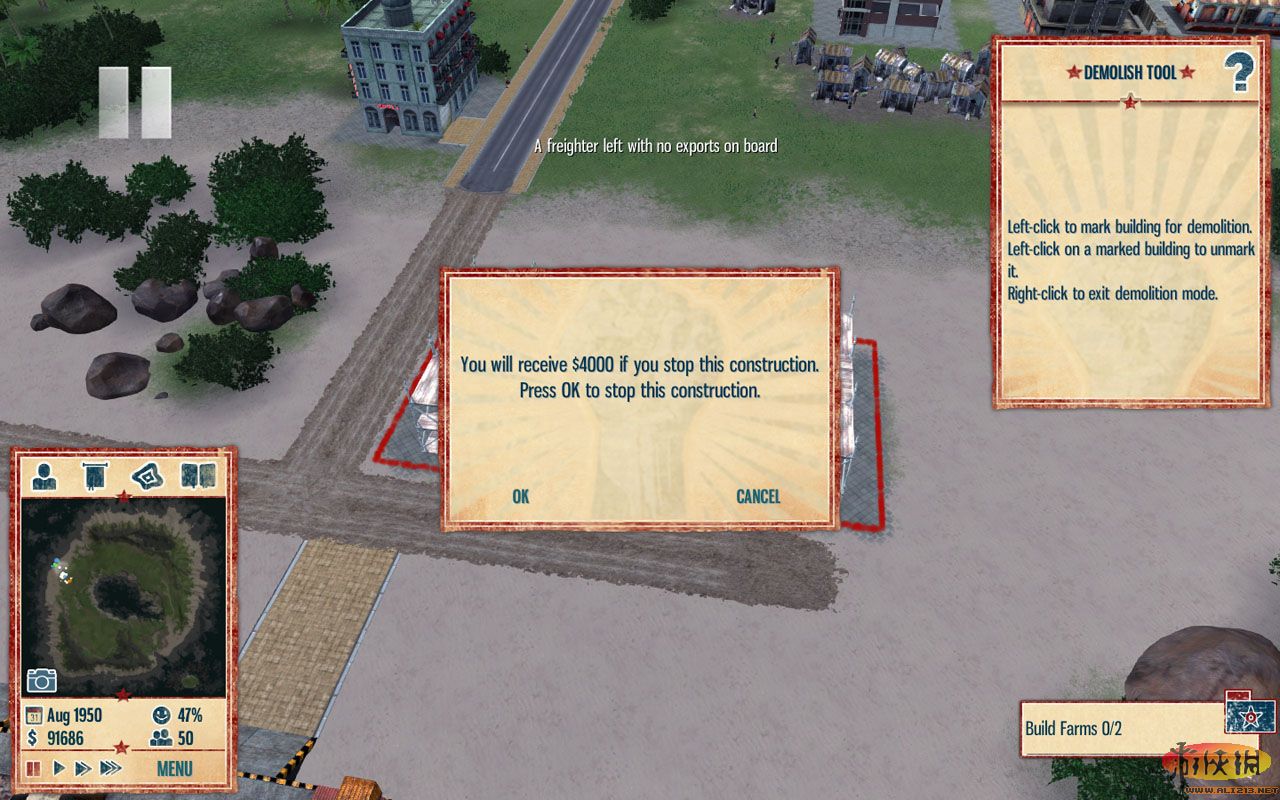Choose CANCEL in the construction dialog

coord(758,497)
